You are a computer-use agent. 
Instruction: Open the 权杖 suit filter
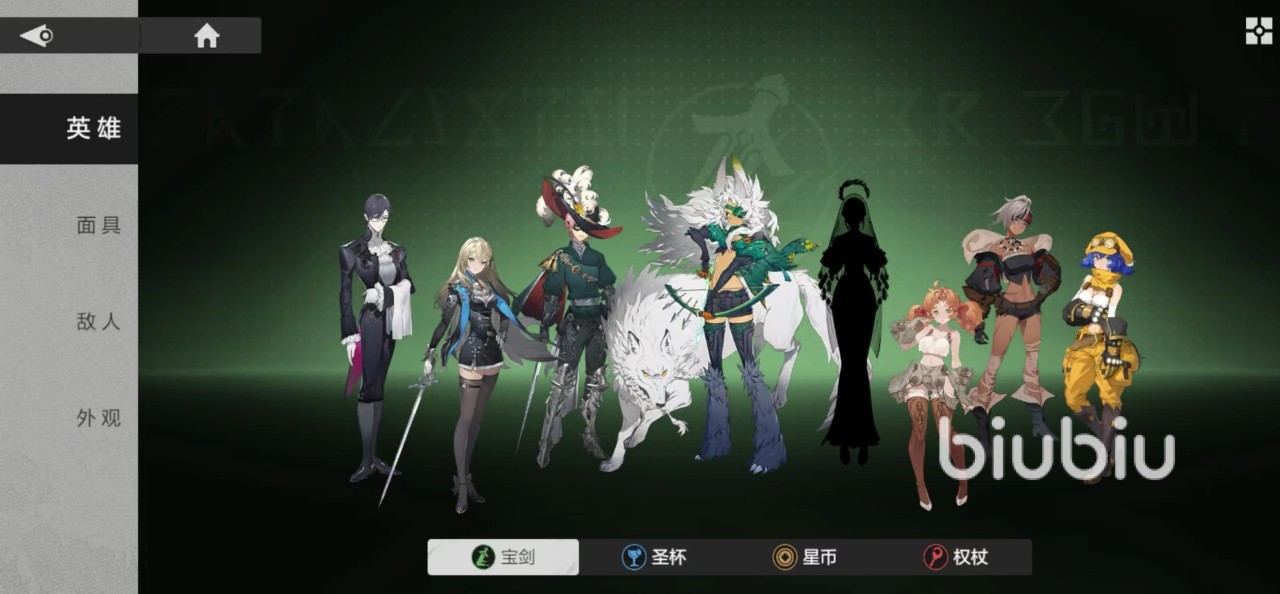coord(956,557)
